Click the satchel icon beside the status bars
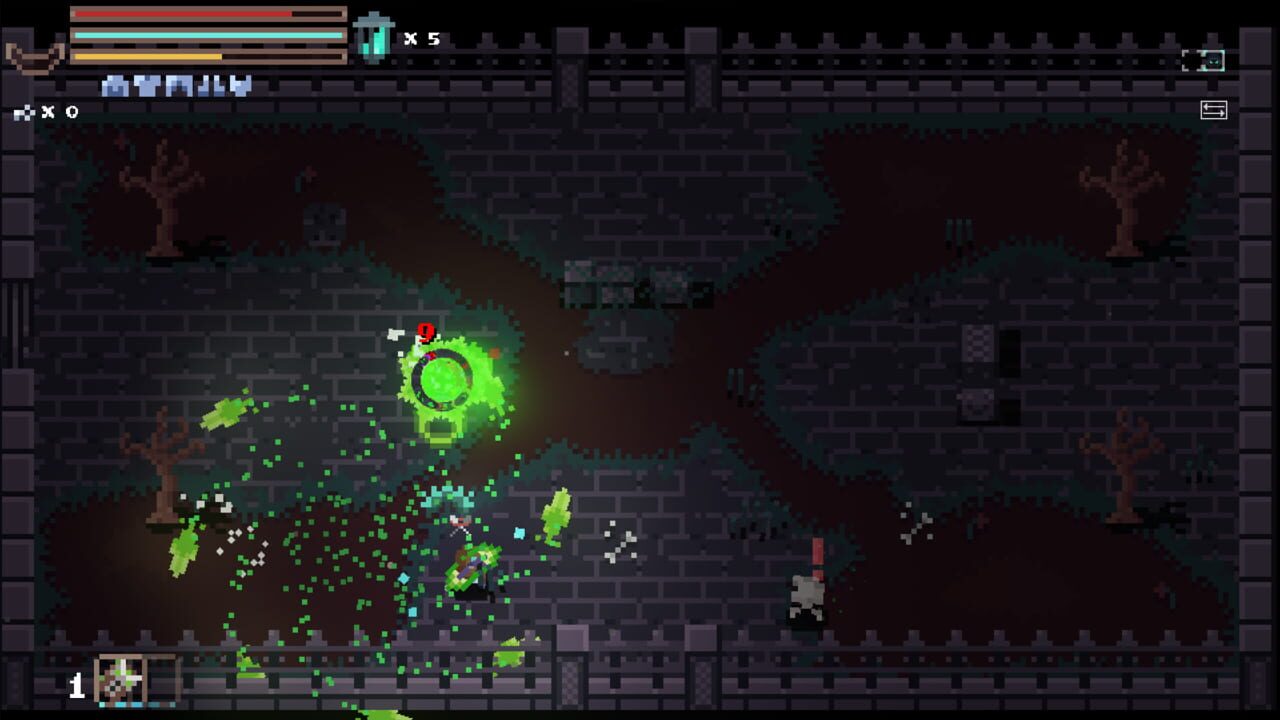The image size is (1280, 720). pos(36,57)
